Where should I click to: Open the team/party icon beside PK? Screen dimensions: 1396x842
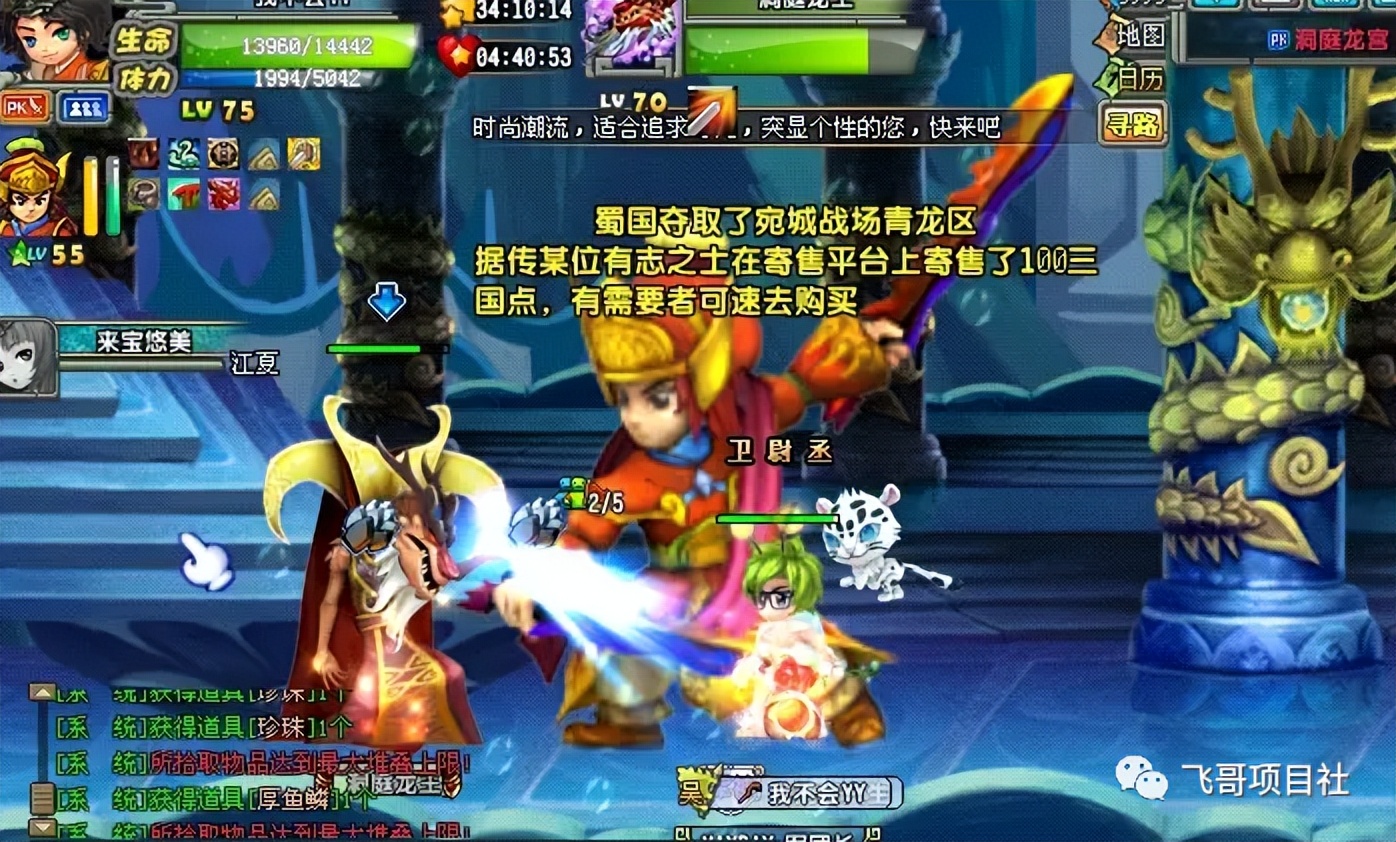(82, 107)
